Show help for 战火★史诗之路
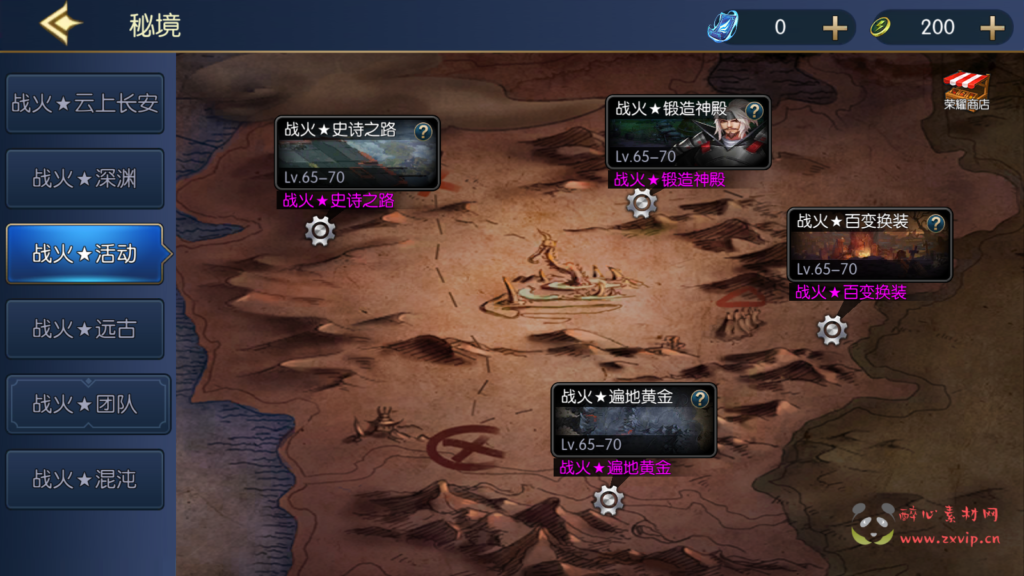The width and height of the screenshot is (1024, 576). (x=423, y=131)
